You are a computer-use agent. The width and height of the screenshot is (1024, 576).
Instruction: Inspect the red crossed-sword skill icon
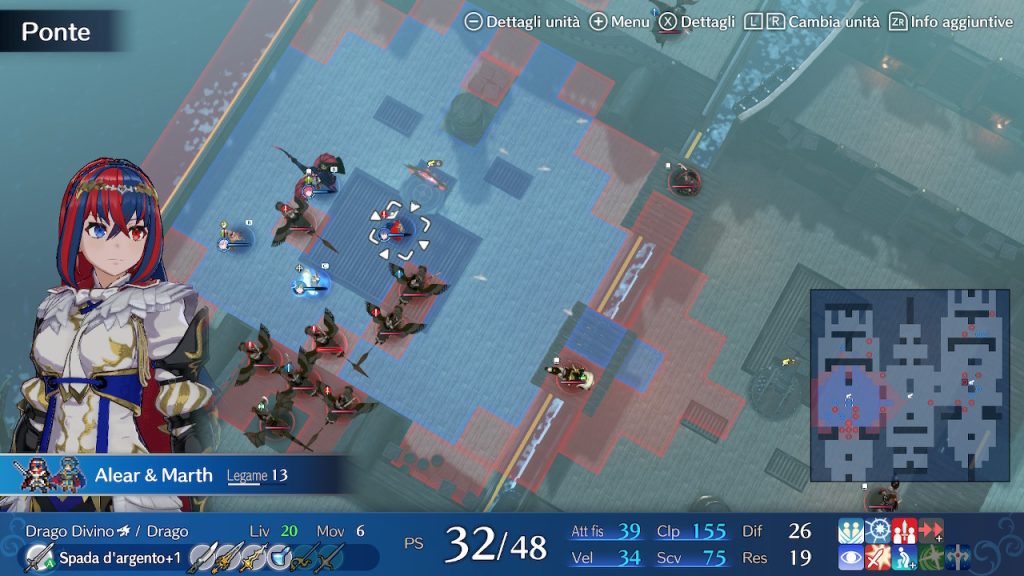[x=878, y=558]
